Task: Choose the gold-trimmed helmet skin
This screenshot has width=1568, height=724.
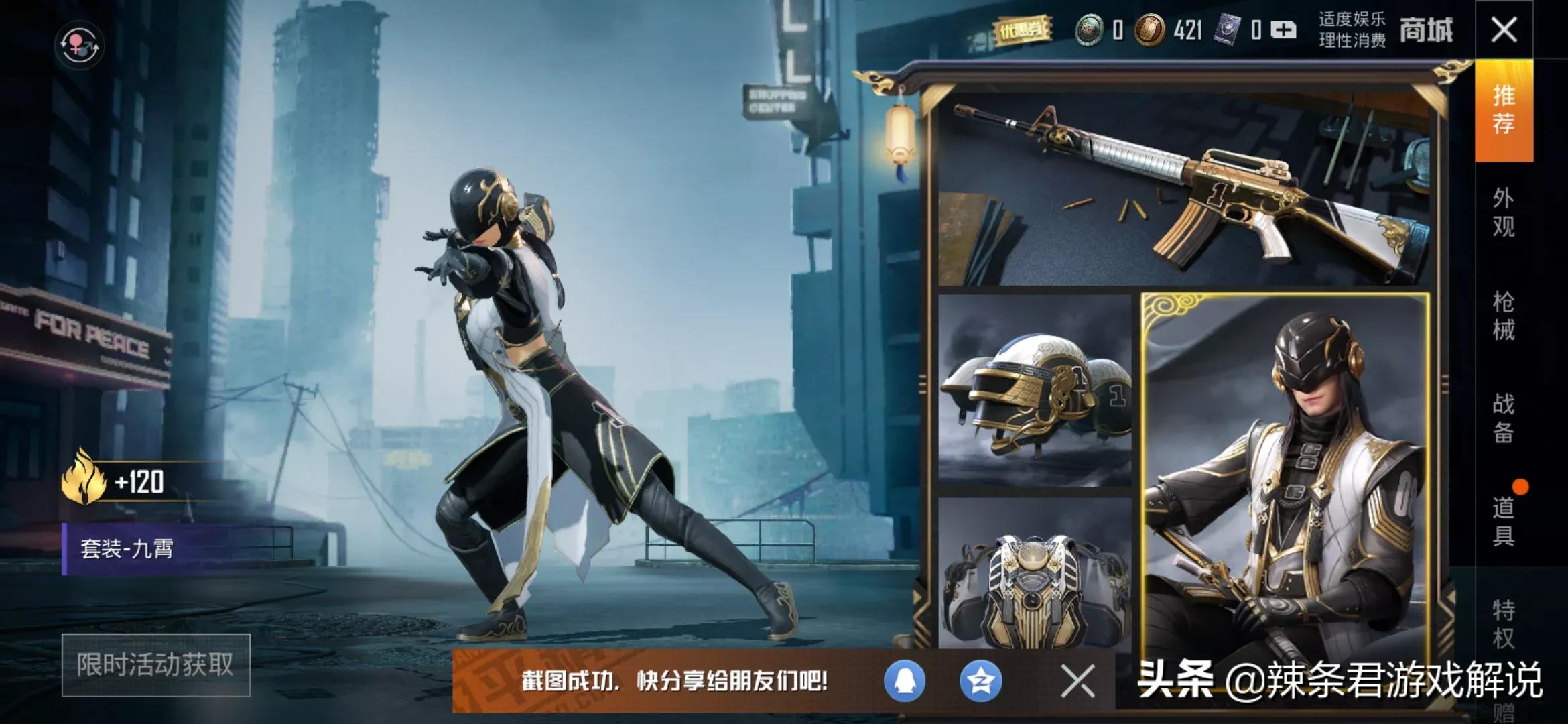Action: coord(1035,390)
